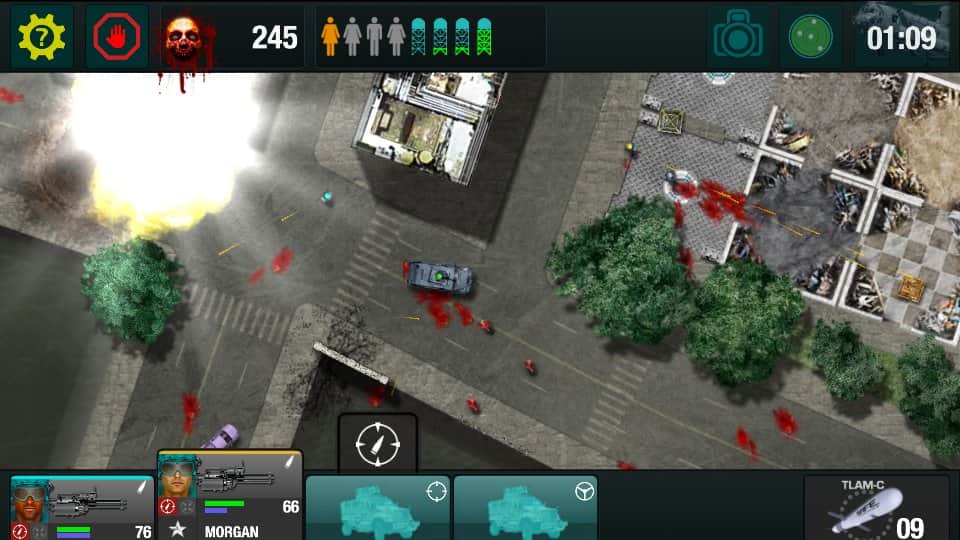Open the yellow gear help menu
960x540 pixels.
(x=42, y=37)
